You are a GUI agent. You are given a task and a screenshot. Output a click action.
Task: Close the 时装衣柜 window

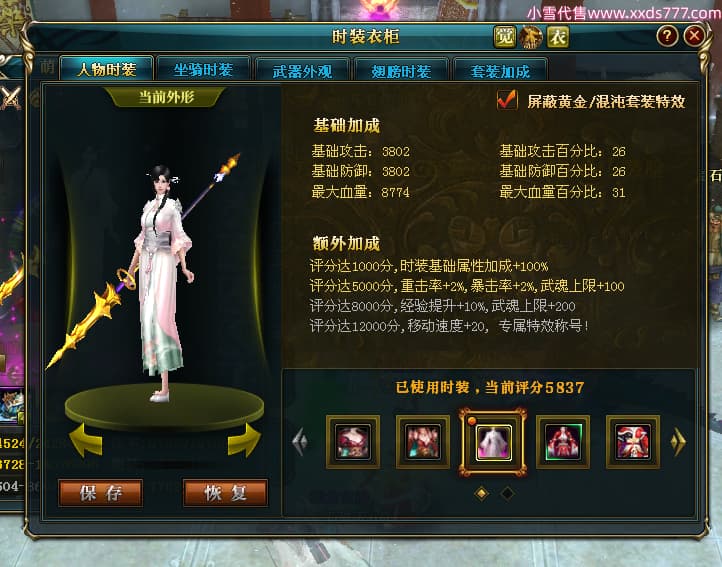click(694, 36)
